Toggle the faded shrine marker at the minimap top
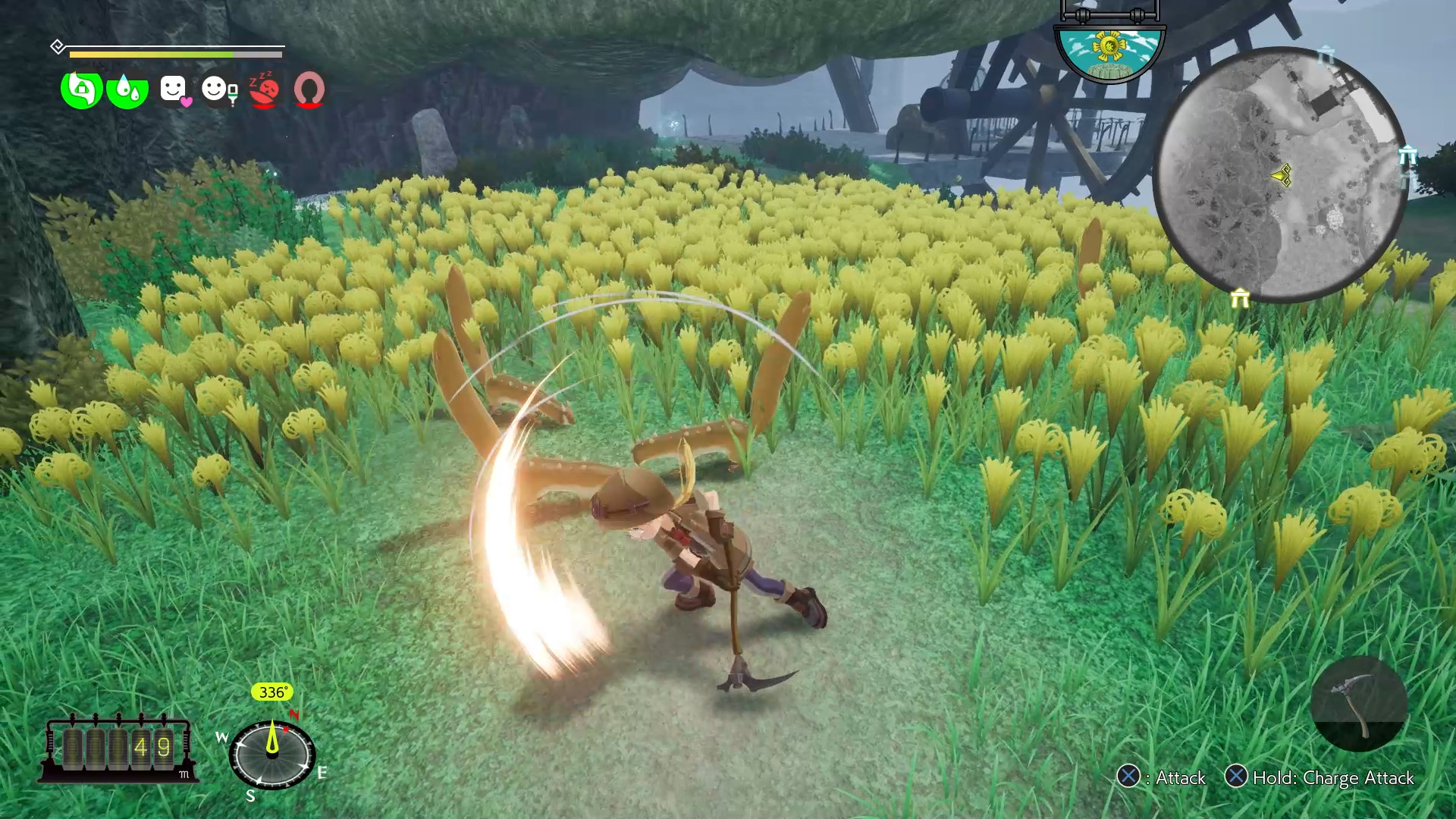The height and width of the screenshot is (819, 1456). [1327, 55]
